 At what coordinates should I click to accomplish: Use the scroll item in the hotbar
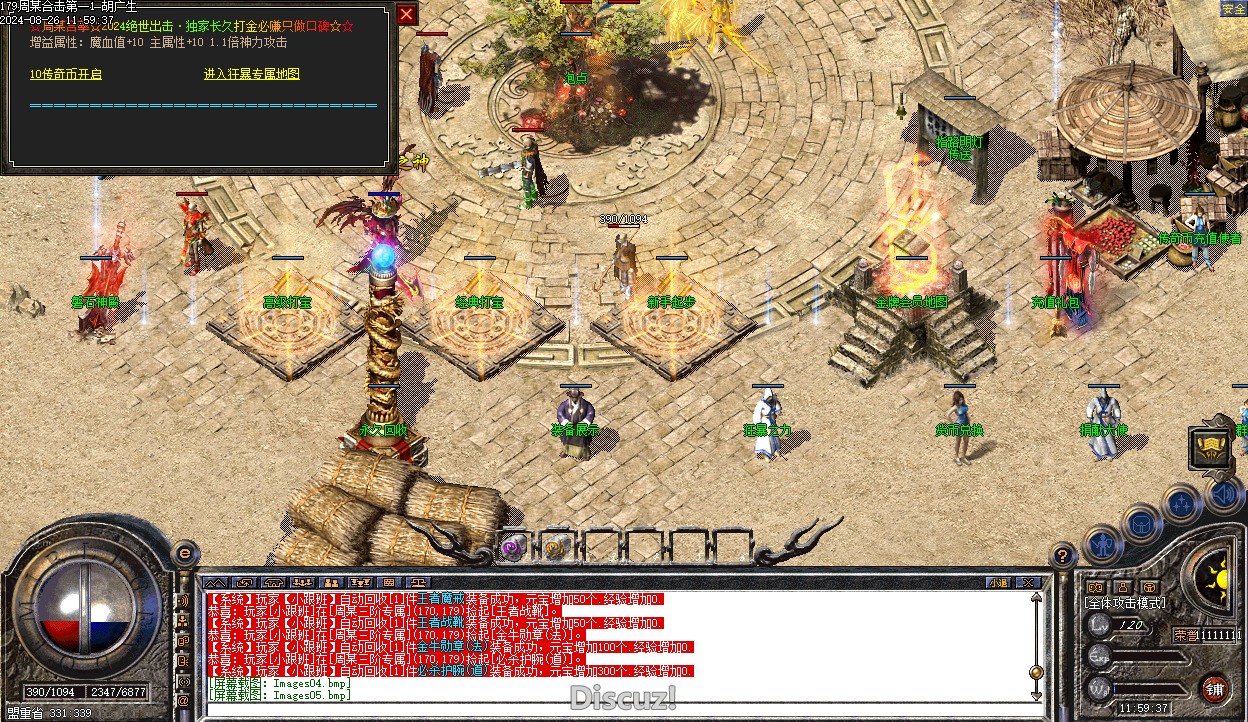click(556, 546)
